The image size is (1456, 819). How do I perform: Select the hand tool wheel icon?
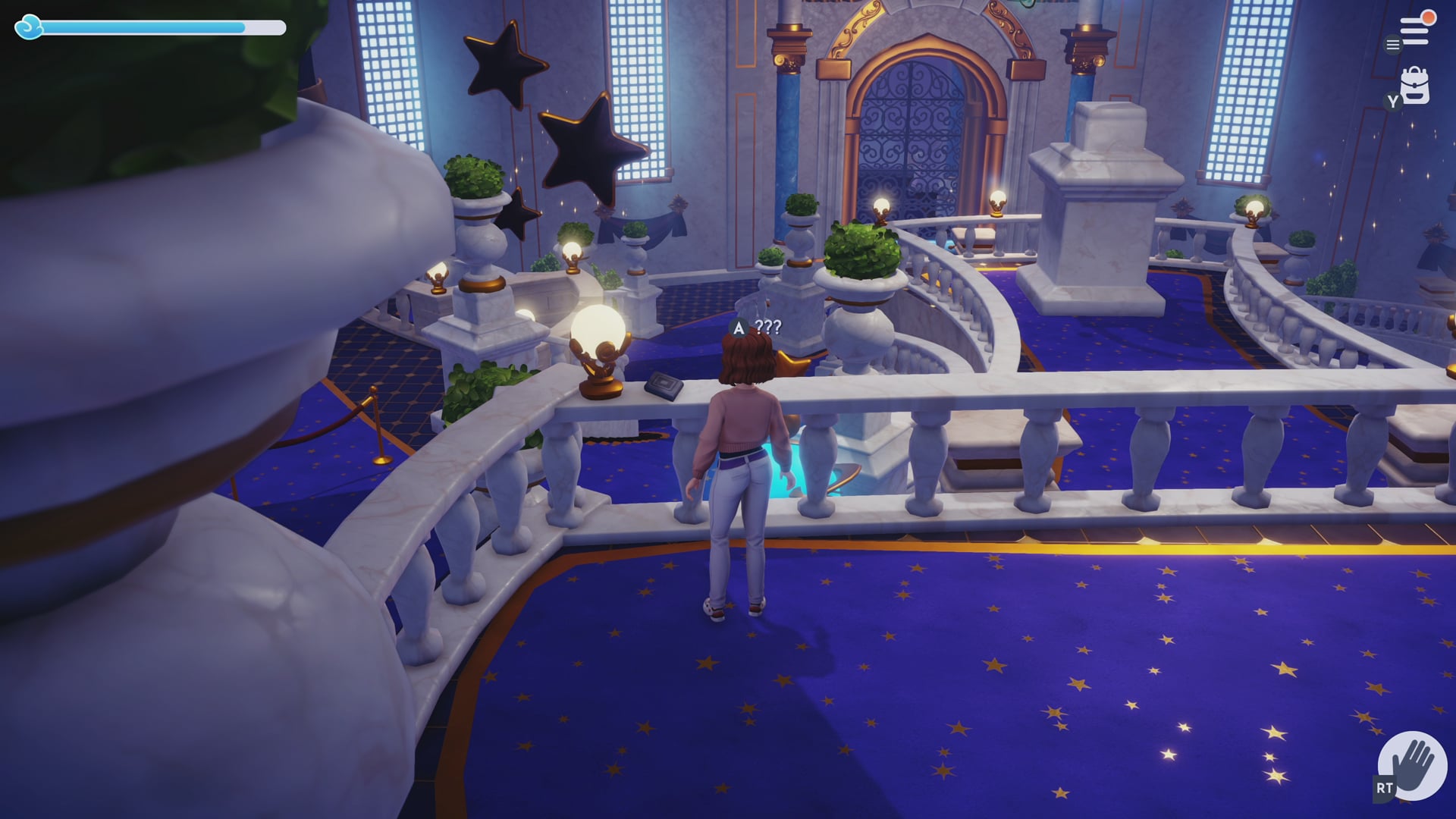tap(1412, 766)
